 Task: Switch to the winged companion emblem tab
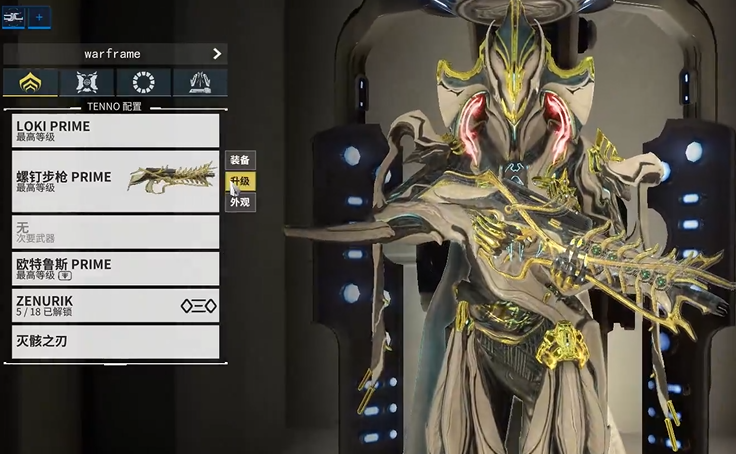[x=86, y=83]
